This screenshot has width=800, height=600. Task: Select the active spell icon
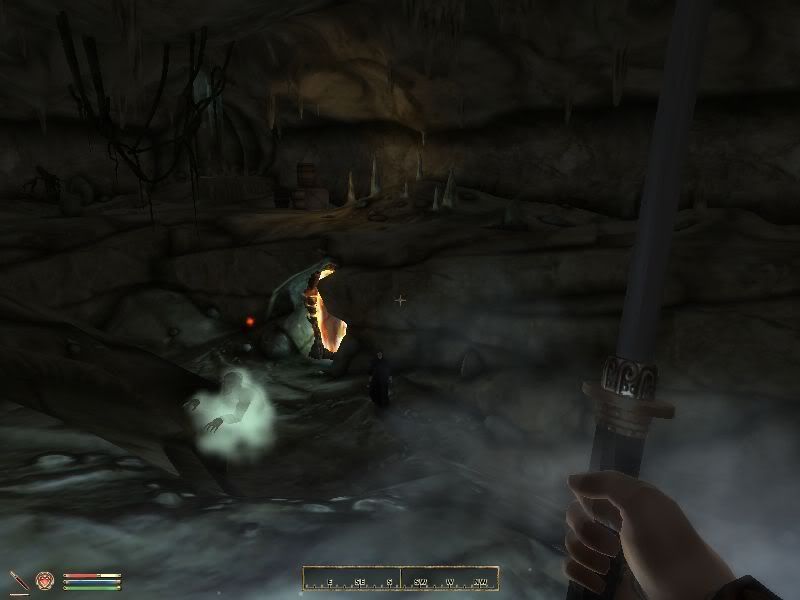pos(45,580)
